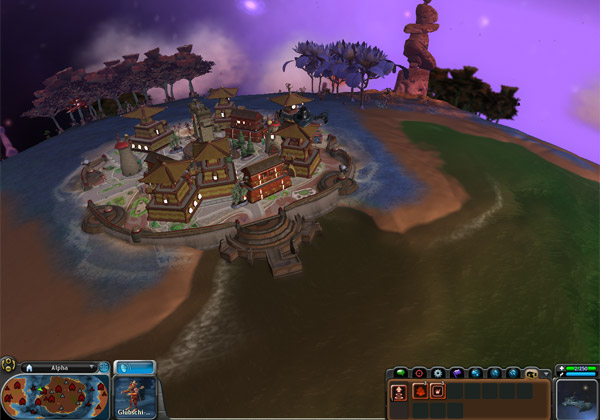Open the four-dot options button

pos(8,366)
